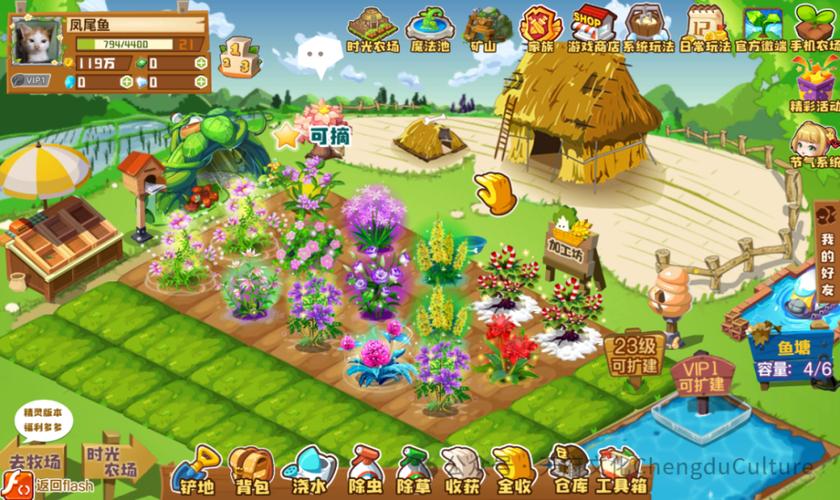Screen dimensions: 840x500
Task: Pick the 除草 weeding tool
Action: 412,470
